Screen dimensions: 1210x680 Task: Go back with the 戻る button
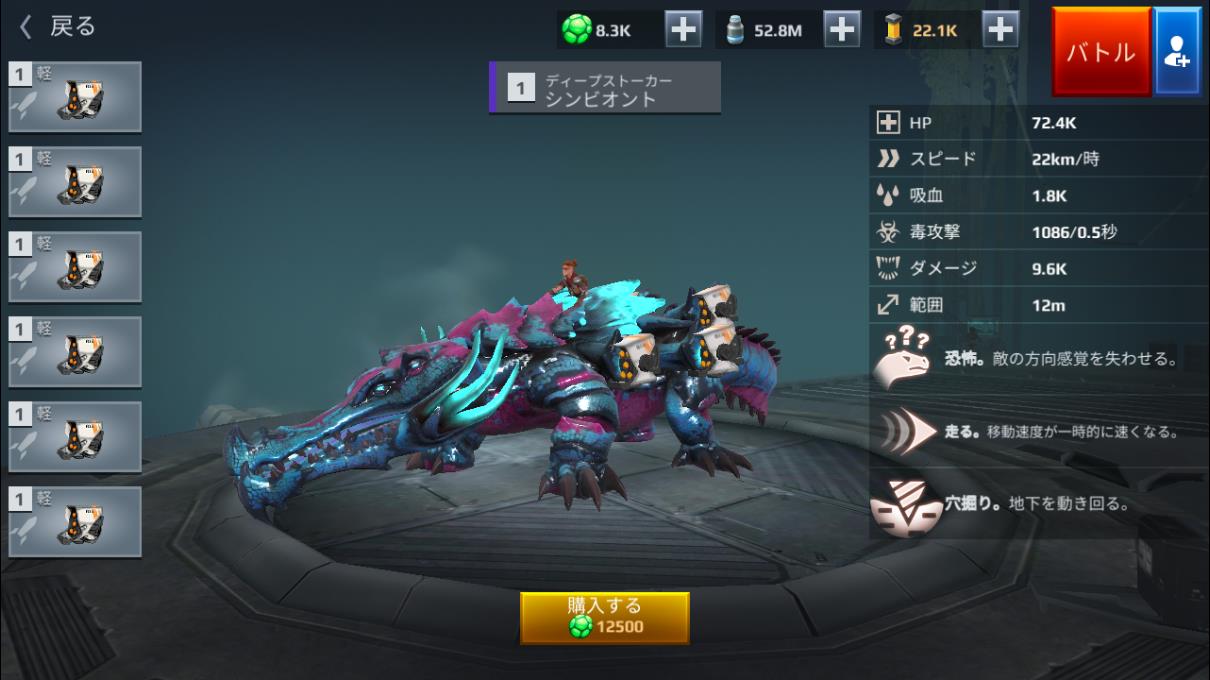coord(60,27)
